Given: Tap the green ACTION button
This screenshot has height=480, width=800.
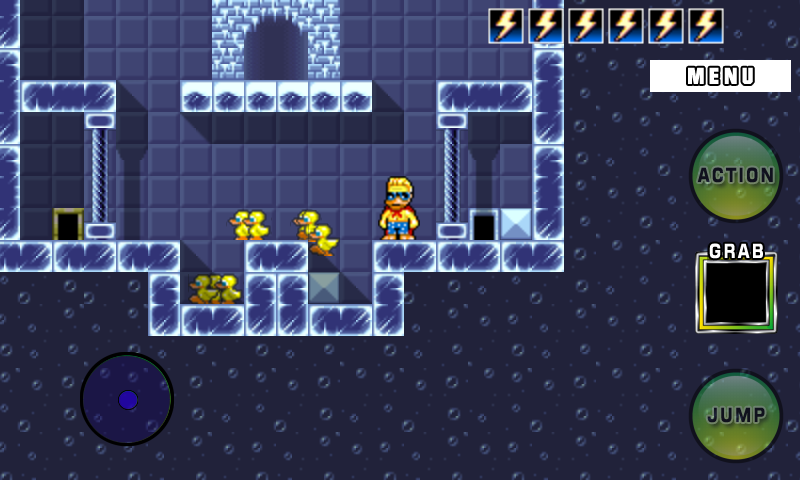Looking at the screenshot, I should click(x=736, y=176).
